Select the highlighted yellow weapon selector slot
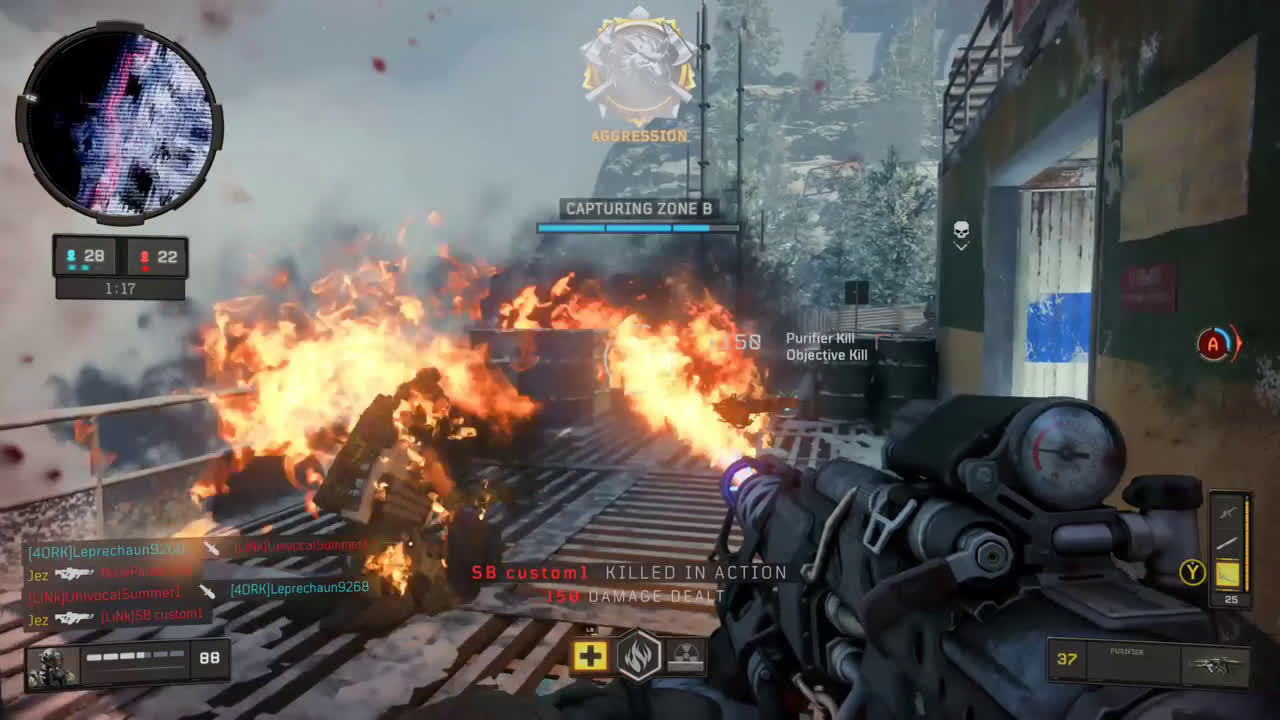This screenshot has height=720, width=1280. pyautogui.click(x=1228, y=574)
